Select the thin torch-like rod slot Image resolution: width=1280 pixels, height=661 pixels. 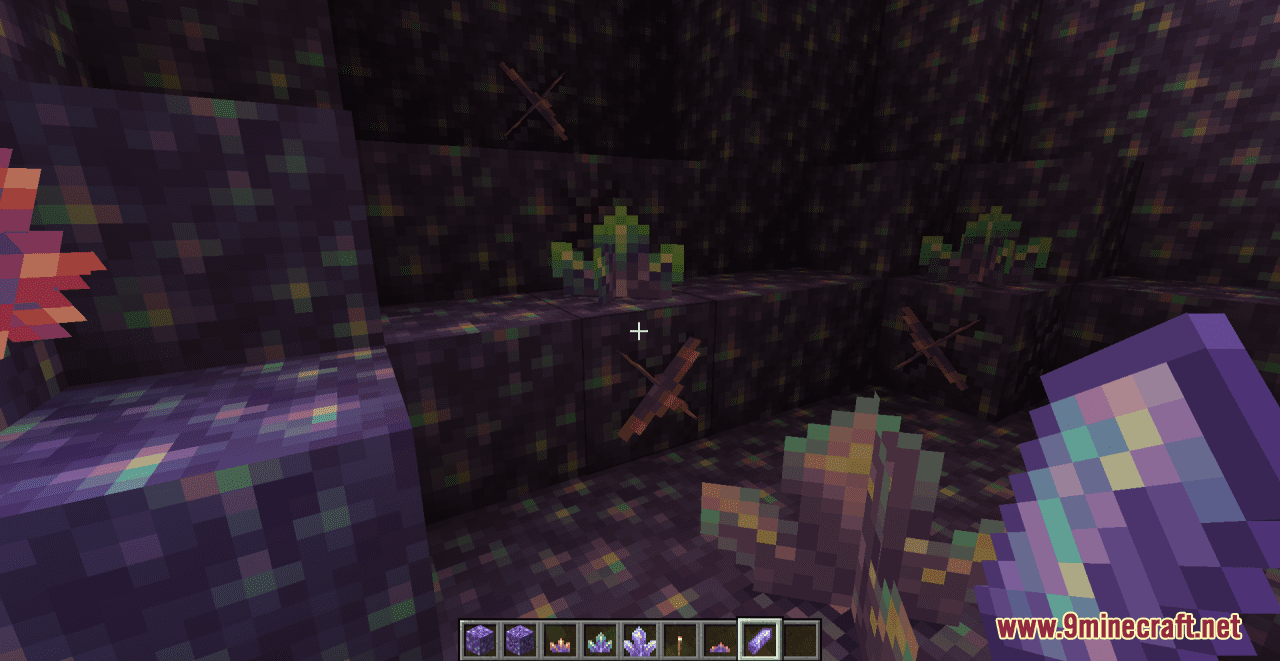point(679,638)
